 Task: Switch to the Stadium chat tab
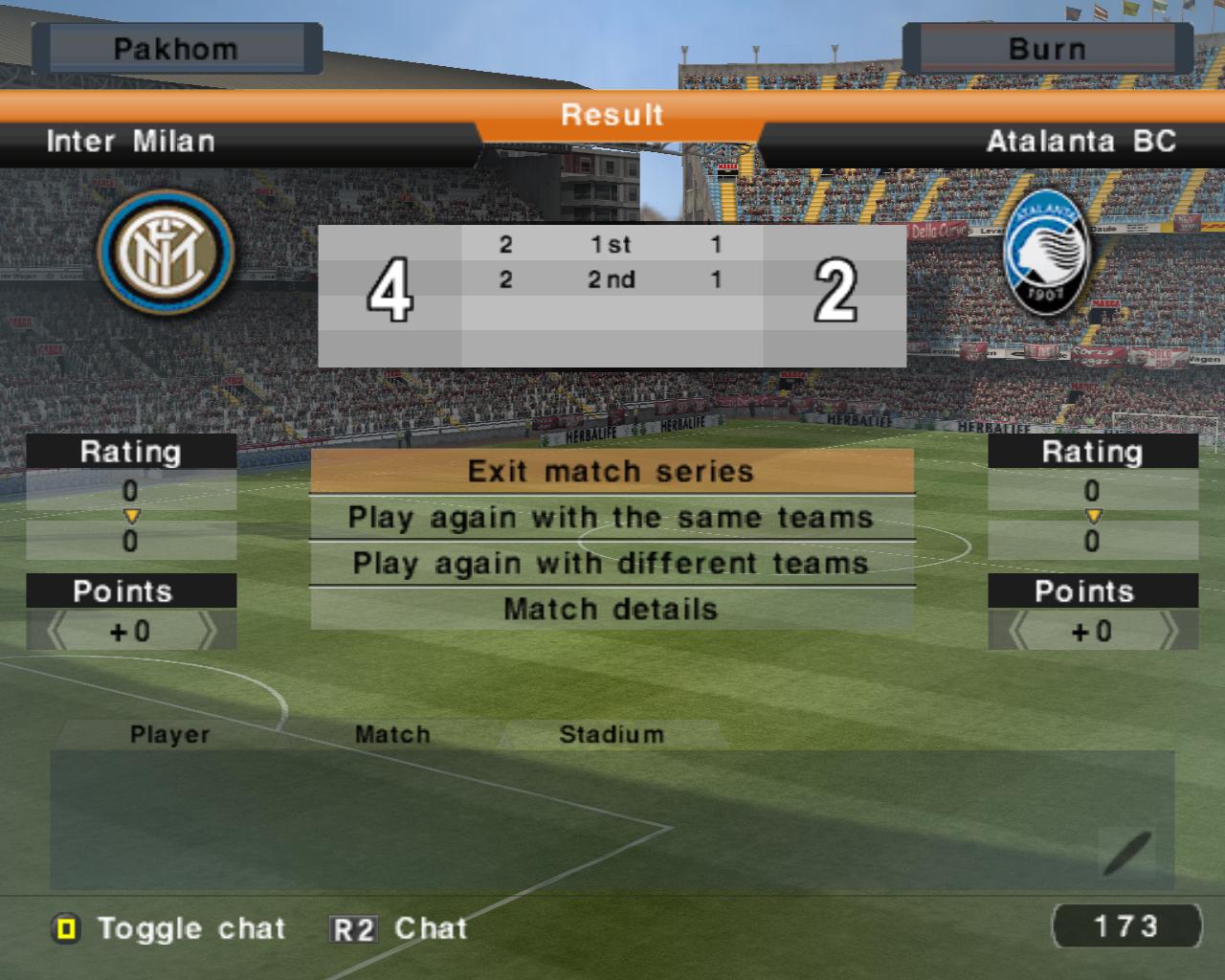point(611,735)
